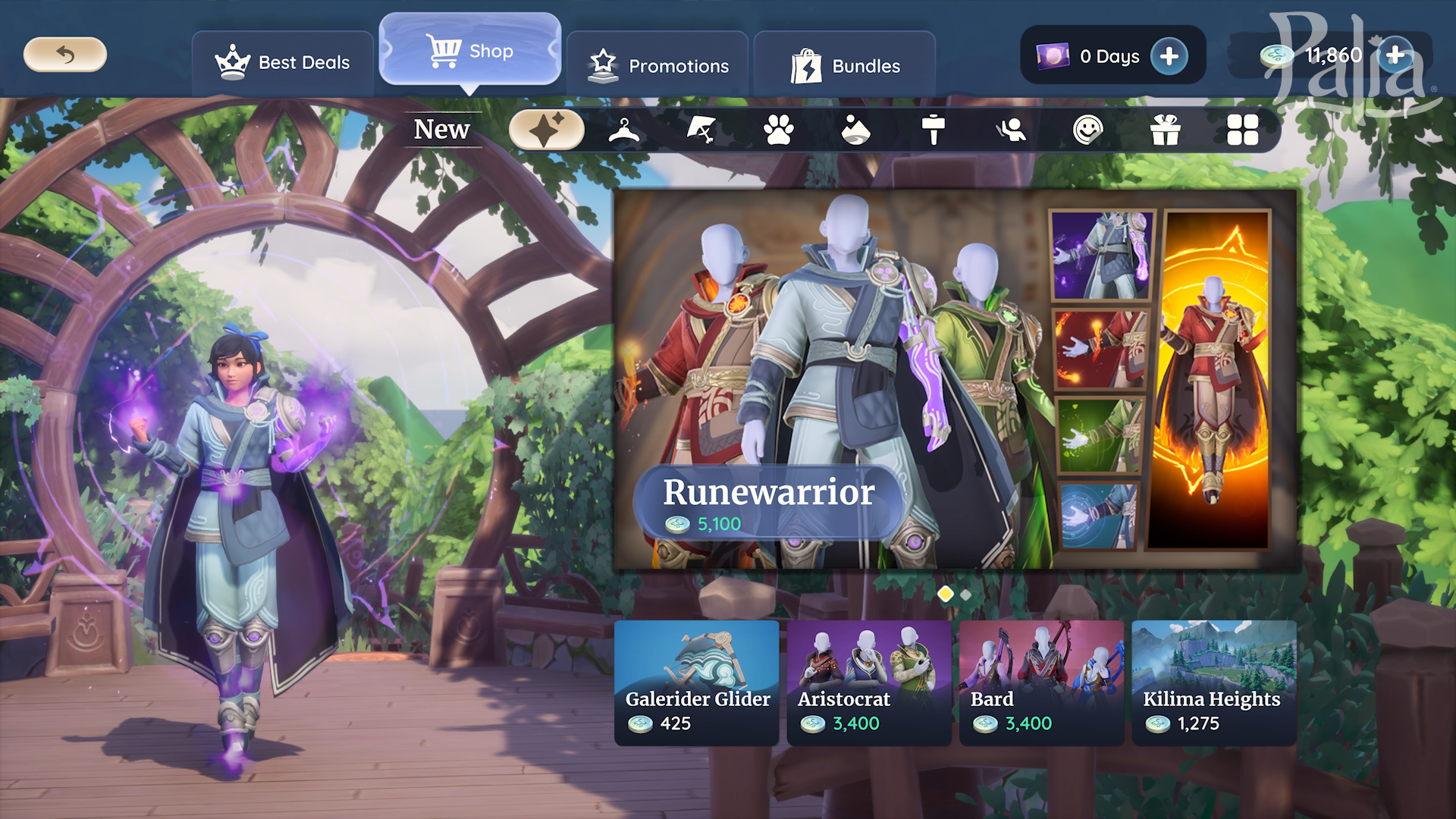Viewport: 1456px width, 819px height.
Task: Open the Kilima Heights item
Action: pyautogui.click(x=1213, y=682)
